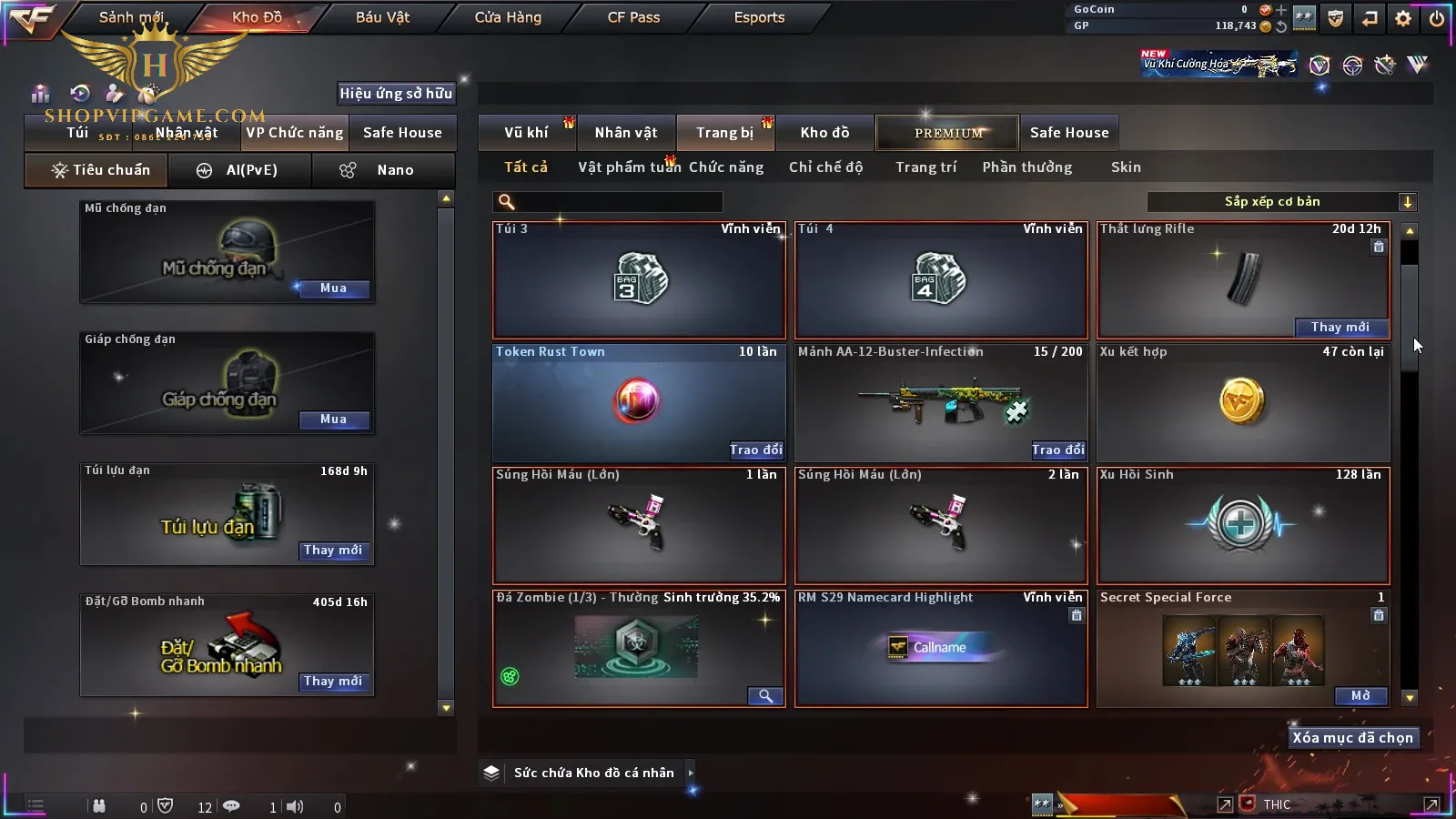Open the Secret Special Force box
Viewport: 1456px width, 819px height.
1360,696
